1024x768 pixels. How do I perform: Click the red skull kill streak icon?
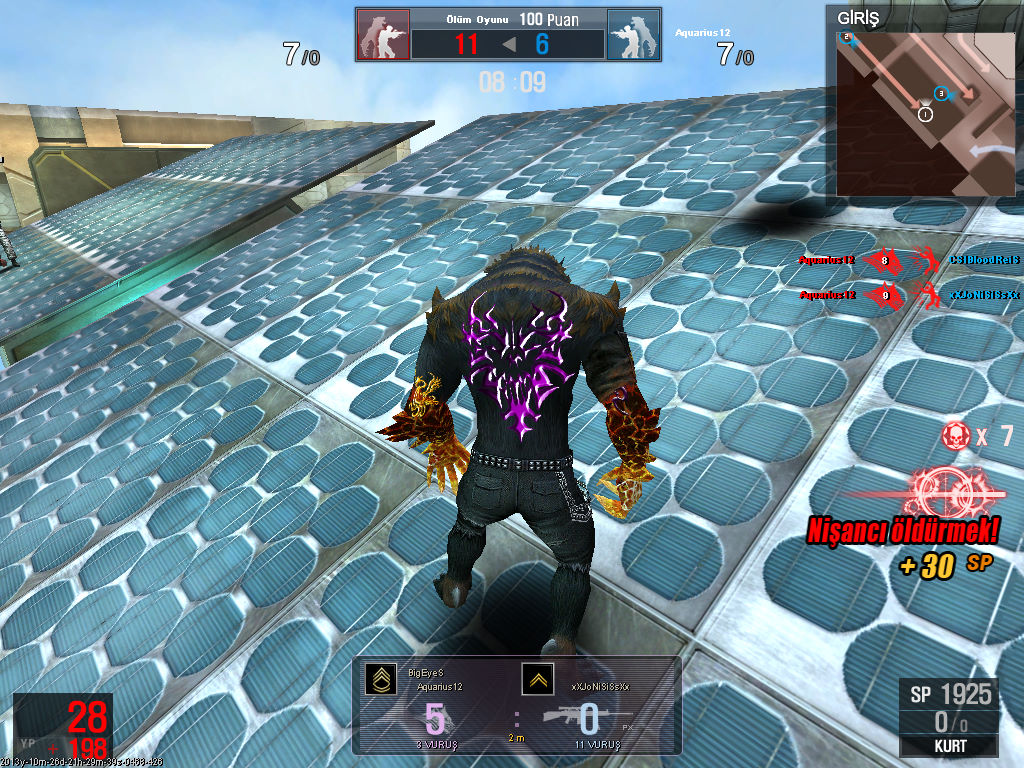point(955,436)
